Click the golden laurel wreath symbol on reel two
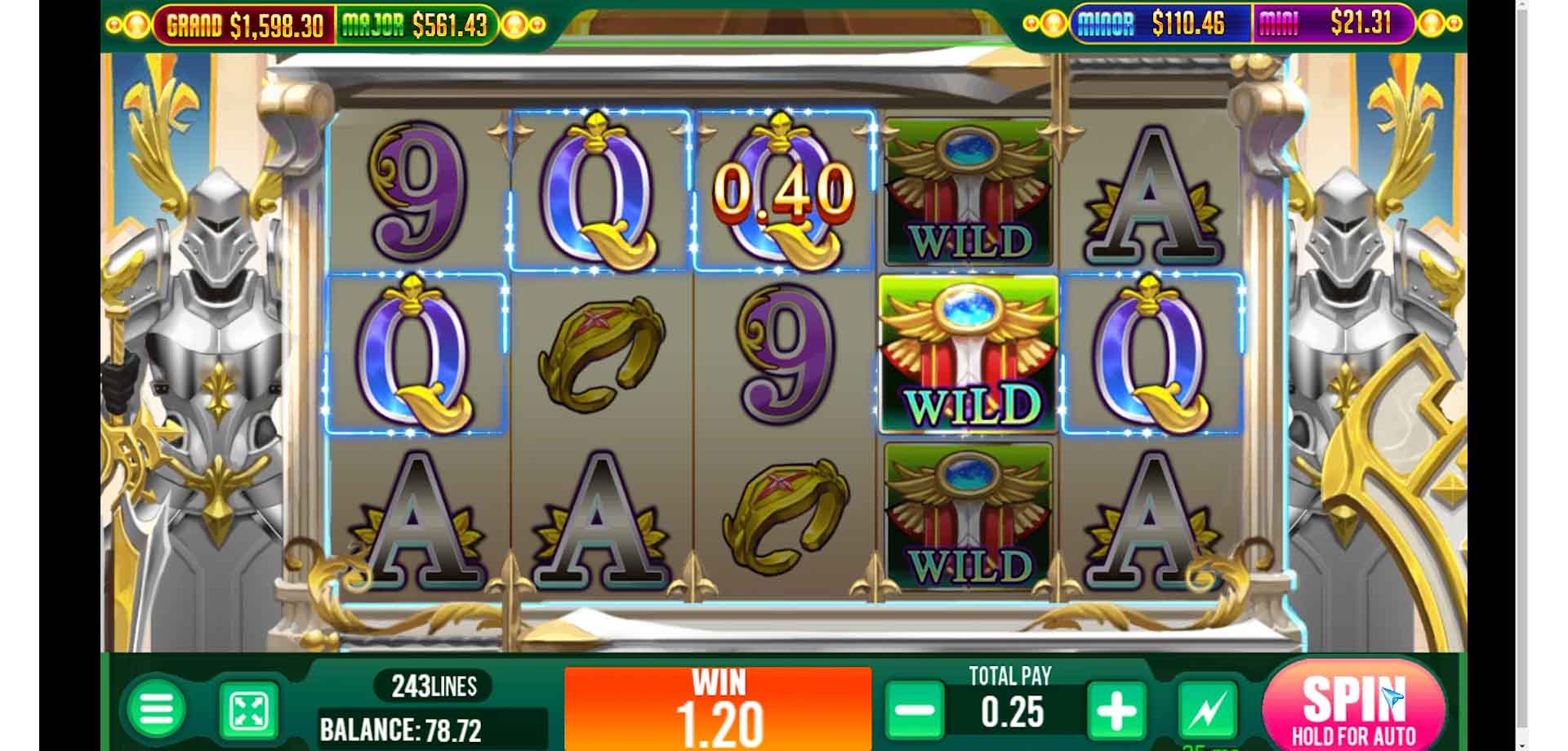The image size is (1568, 751). tap(600, 351)
